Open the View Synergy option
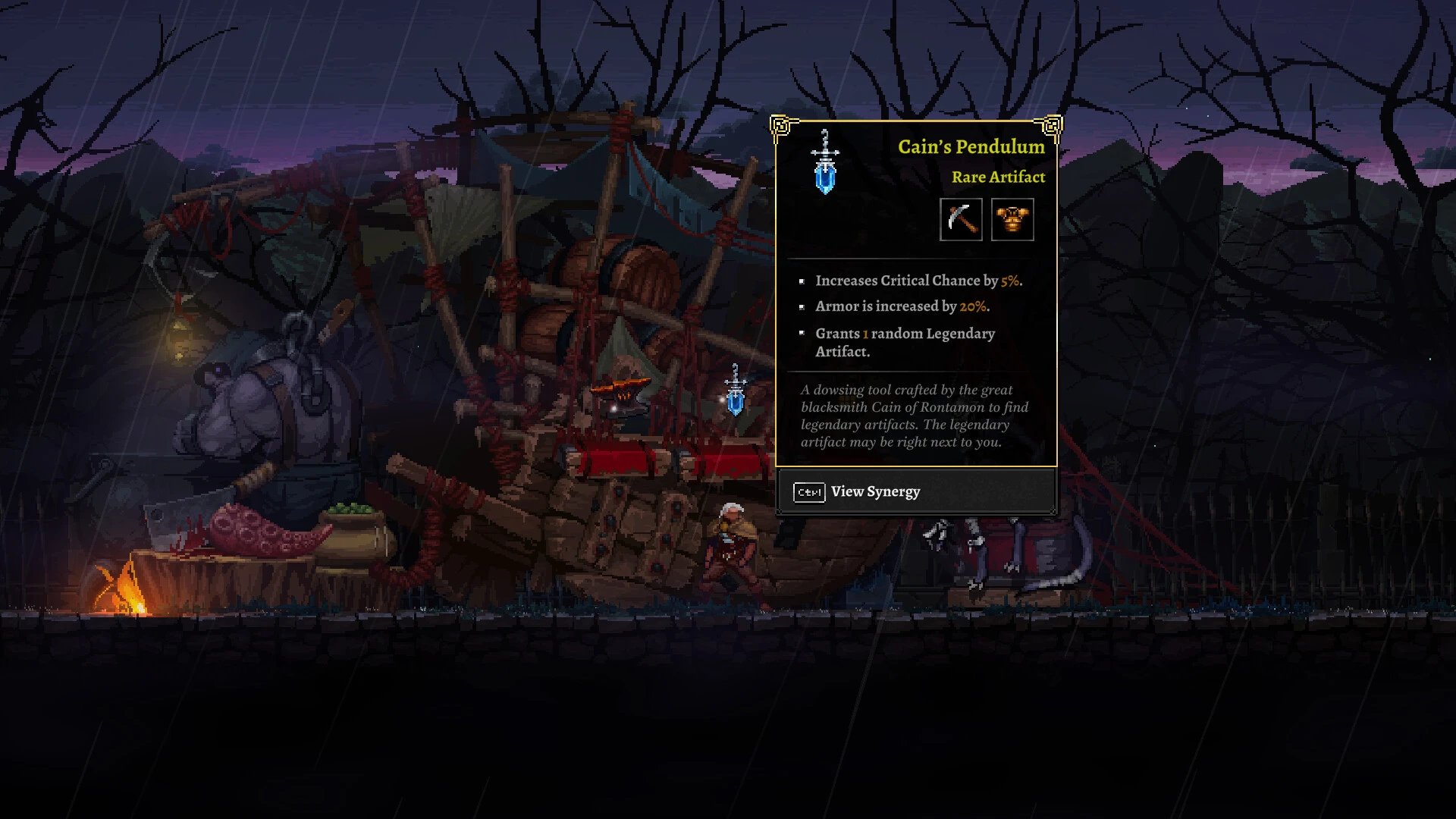 (x=875, y=492)
